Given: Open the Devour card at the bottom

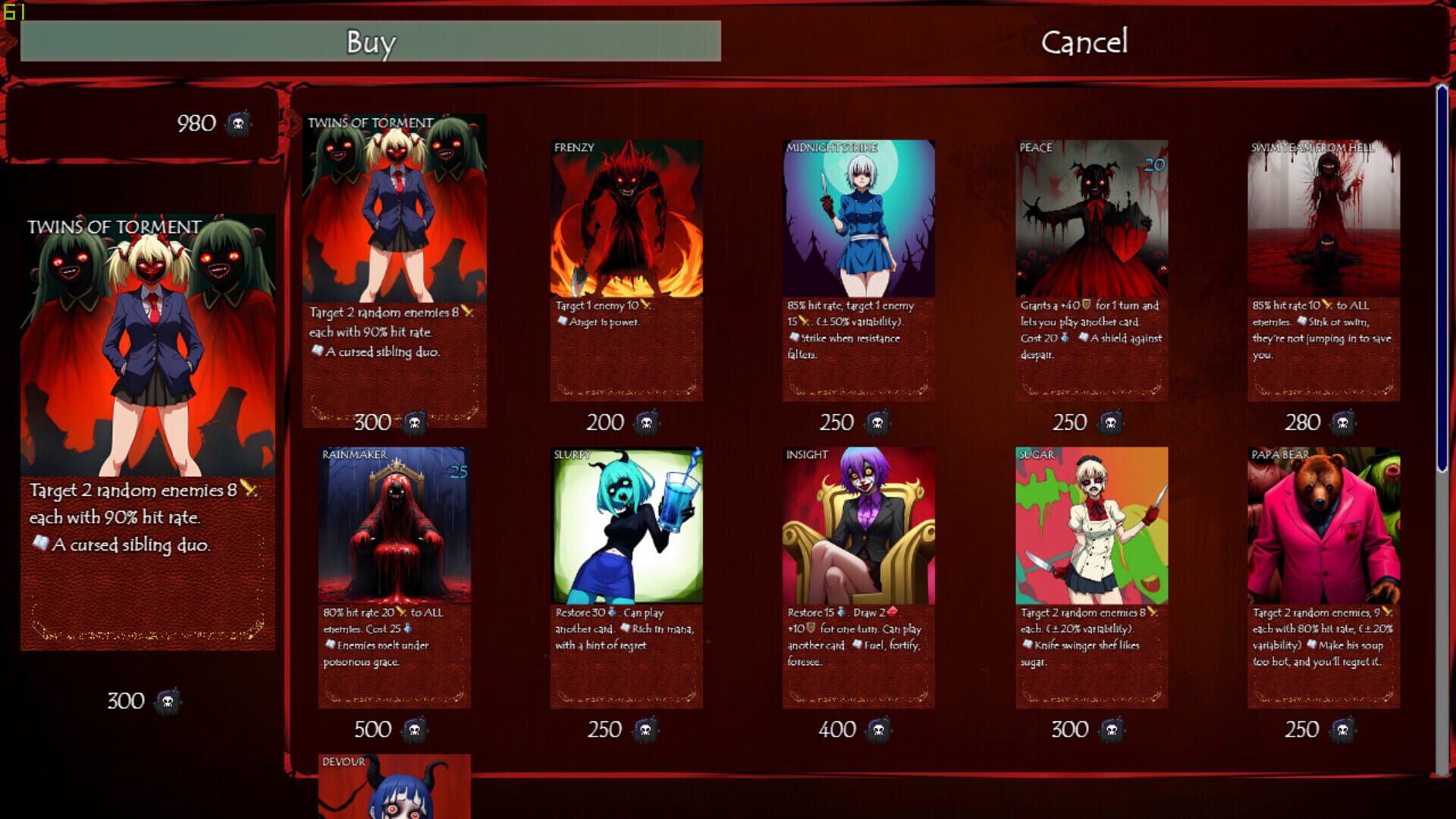Looking at the screenshot, I should pyautogui.click(x=394, y=789).
